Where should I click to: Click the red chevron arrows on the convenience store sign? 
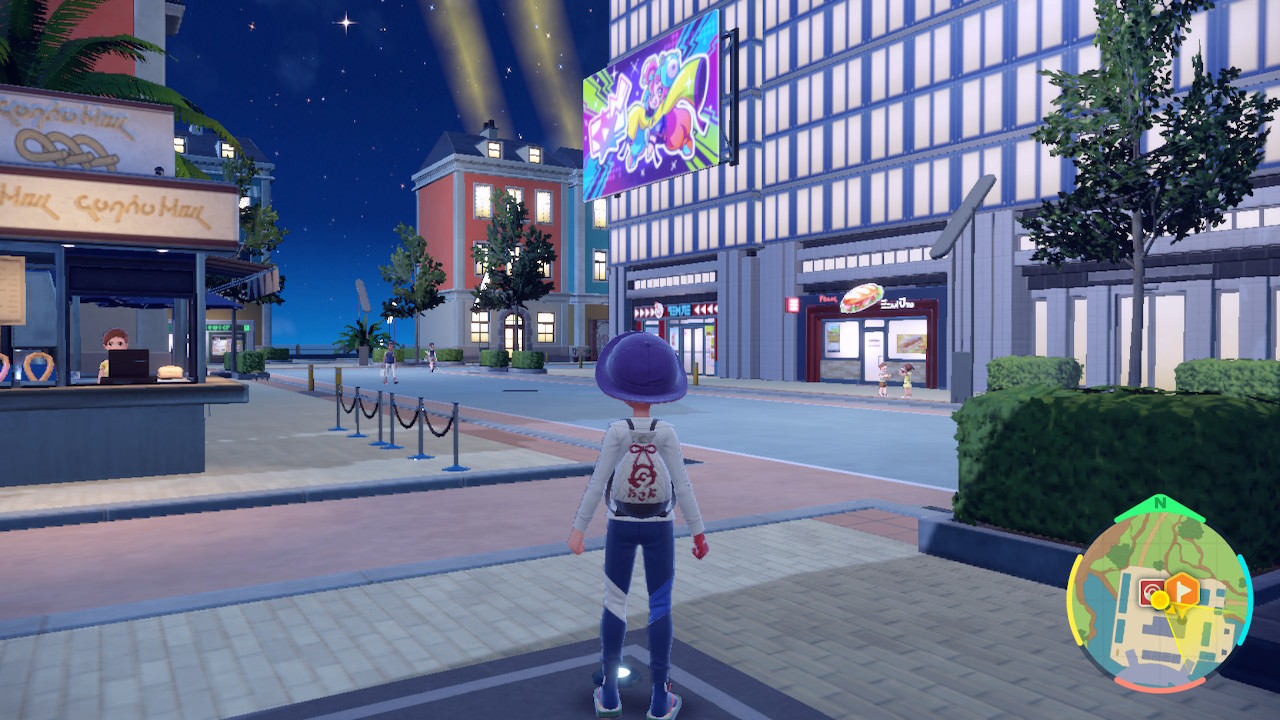704,309
